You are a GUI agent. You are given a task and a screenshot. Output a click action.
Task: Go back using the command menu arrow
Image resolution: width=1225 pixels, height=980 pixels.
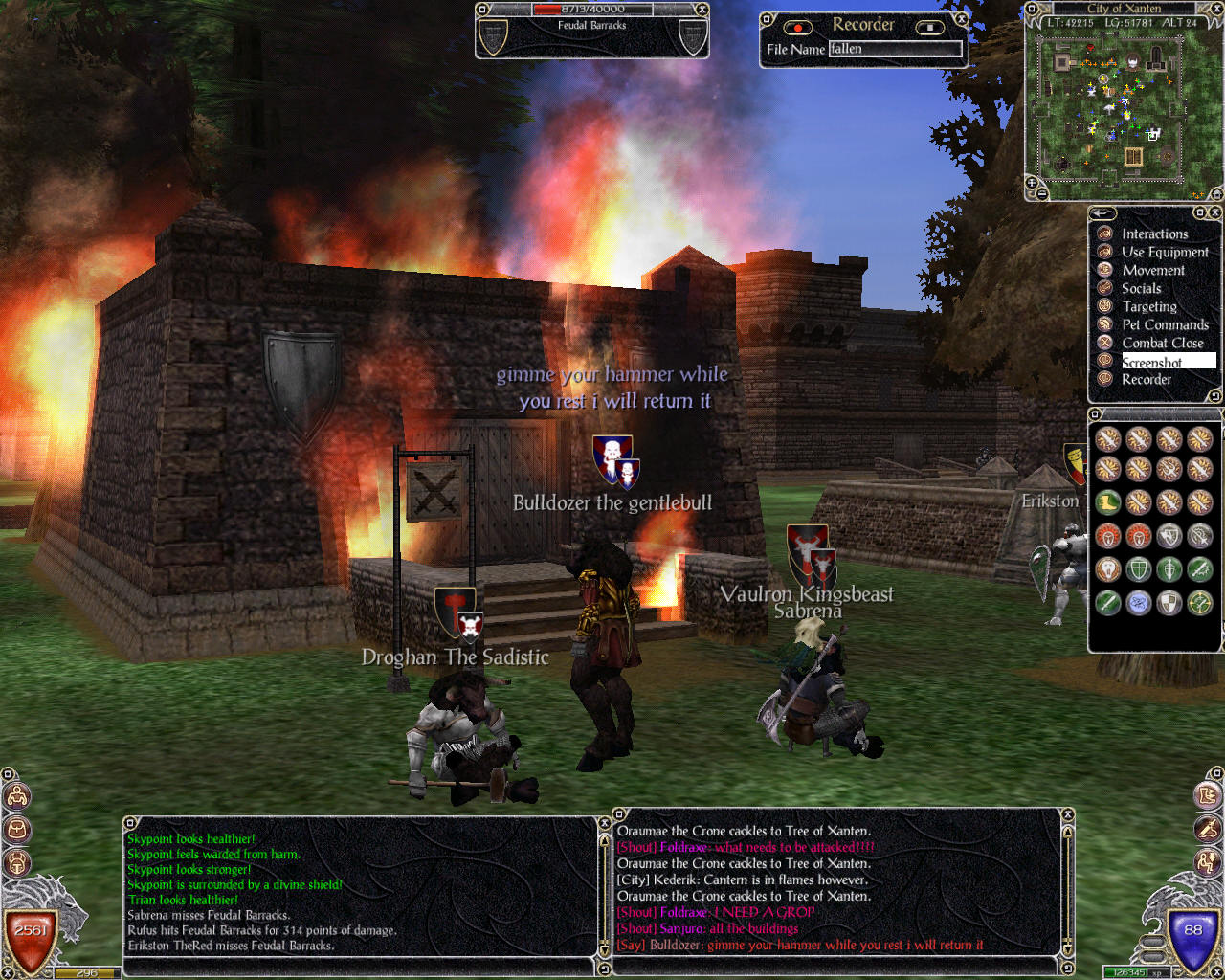coord(1102,213)
